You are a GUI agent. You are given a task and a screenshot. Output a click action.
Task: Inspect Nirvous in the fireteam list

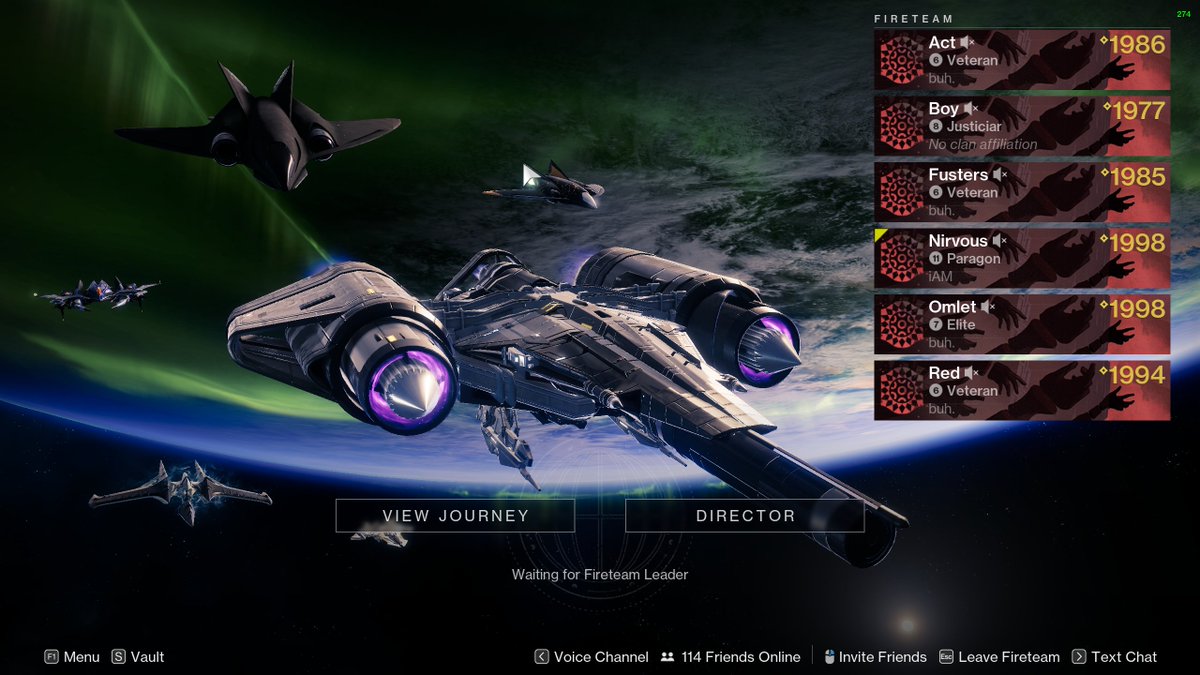pos(1021,258)
